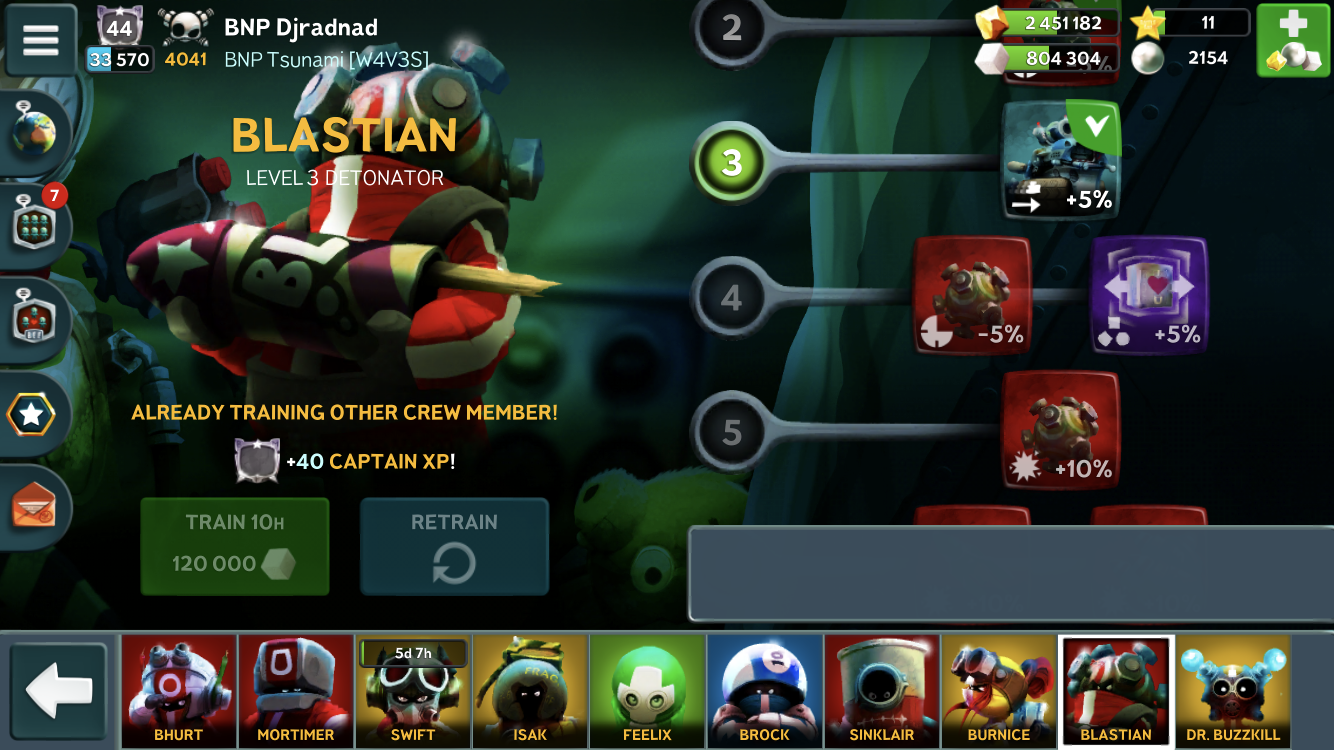Image resolution: width=1334 pixels, height=750 pixels.
Task: Open the hamburger main menu
Action: click(x=41, y=39)
